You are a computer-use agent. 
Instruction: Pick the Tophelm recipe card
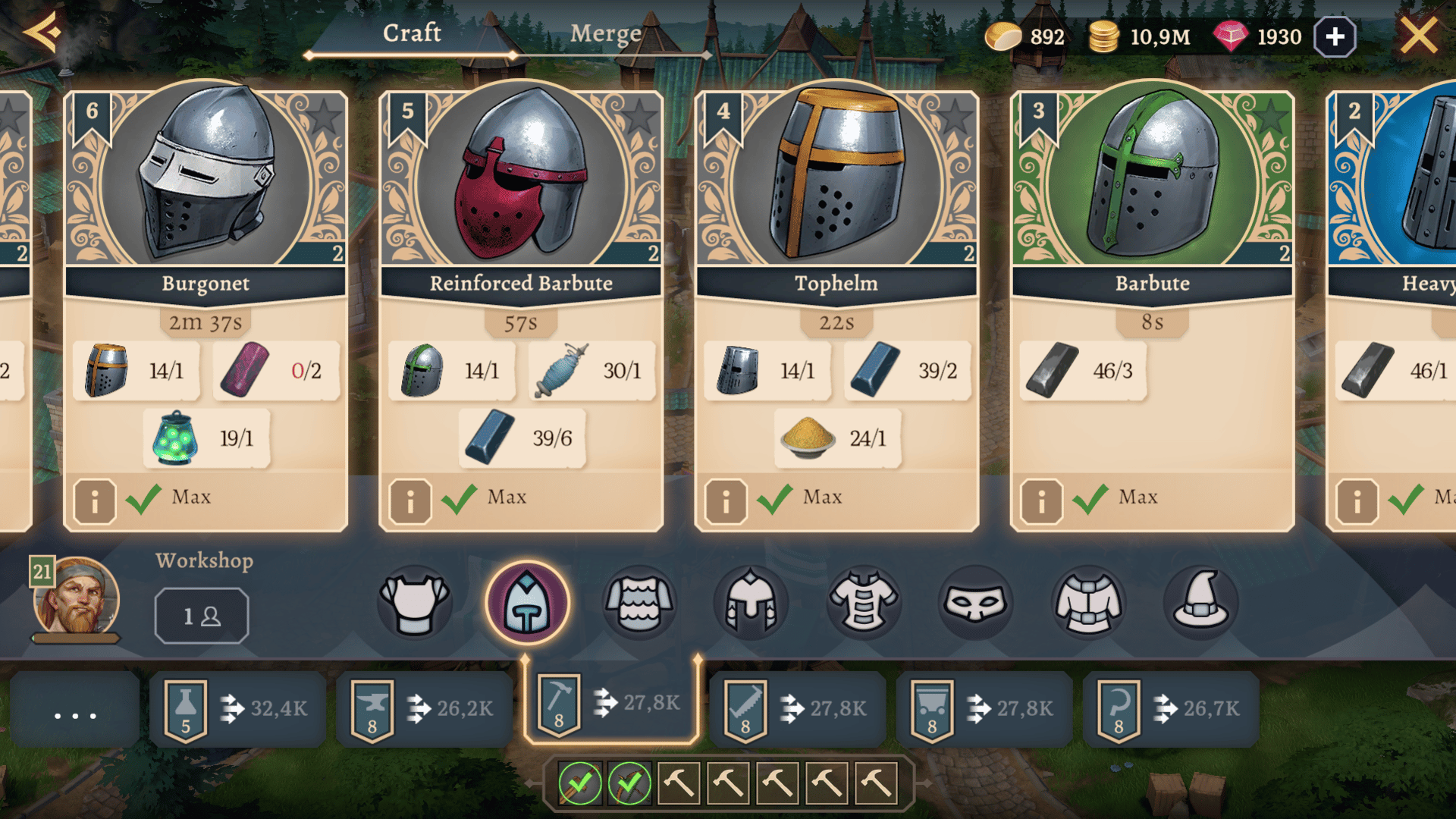click(836, 190)
